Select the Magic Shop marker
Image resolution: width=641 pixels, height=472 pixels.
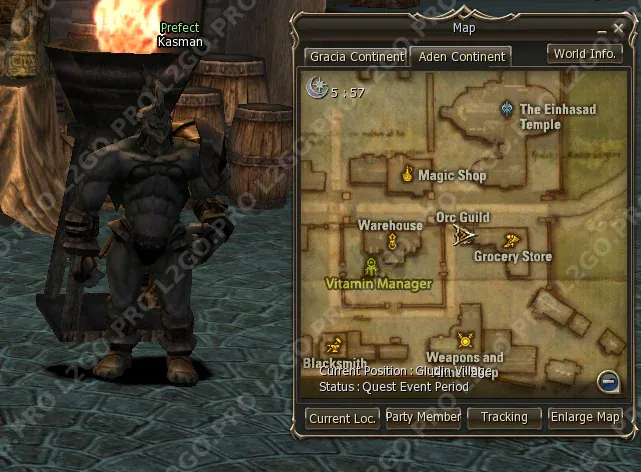tap(408, 175)
